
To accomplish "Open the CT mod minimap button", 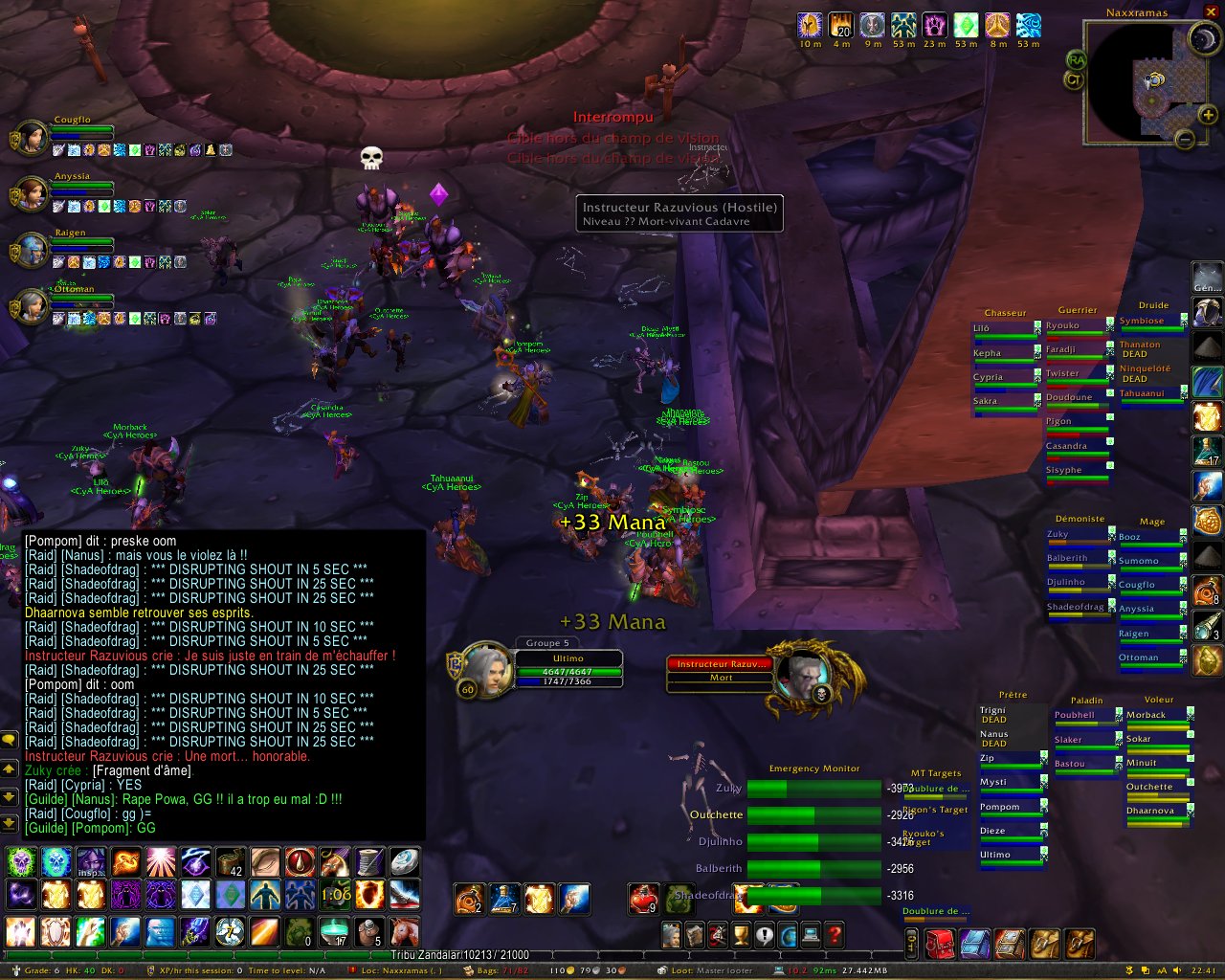I will [x=1074, y=80].
